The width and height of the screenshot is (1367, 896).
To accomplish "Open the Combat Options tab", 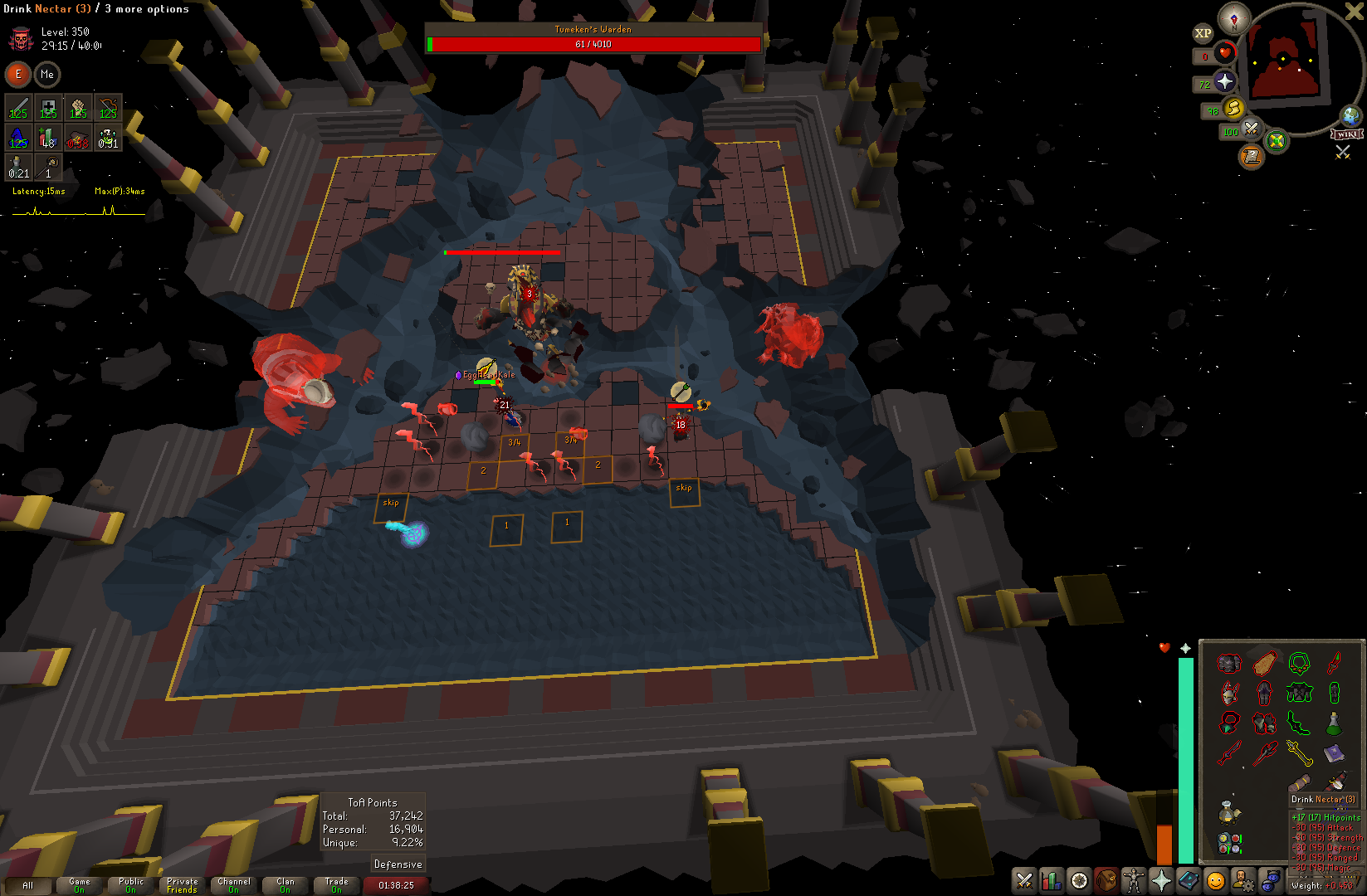I will [1024, 880].
